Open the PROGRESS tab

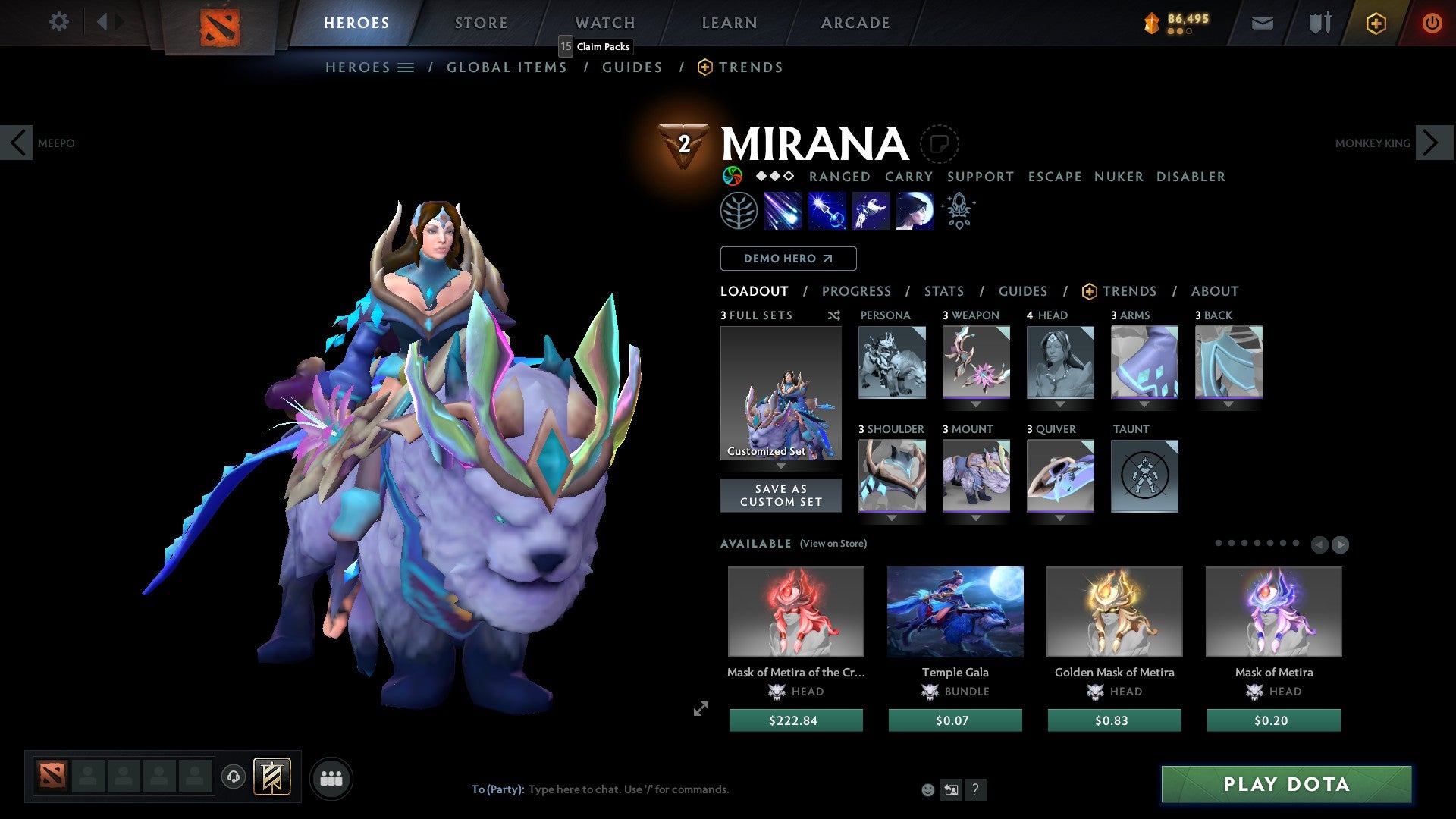point(857,291)
